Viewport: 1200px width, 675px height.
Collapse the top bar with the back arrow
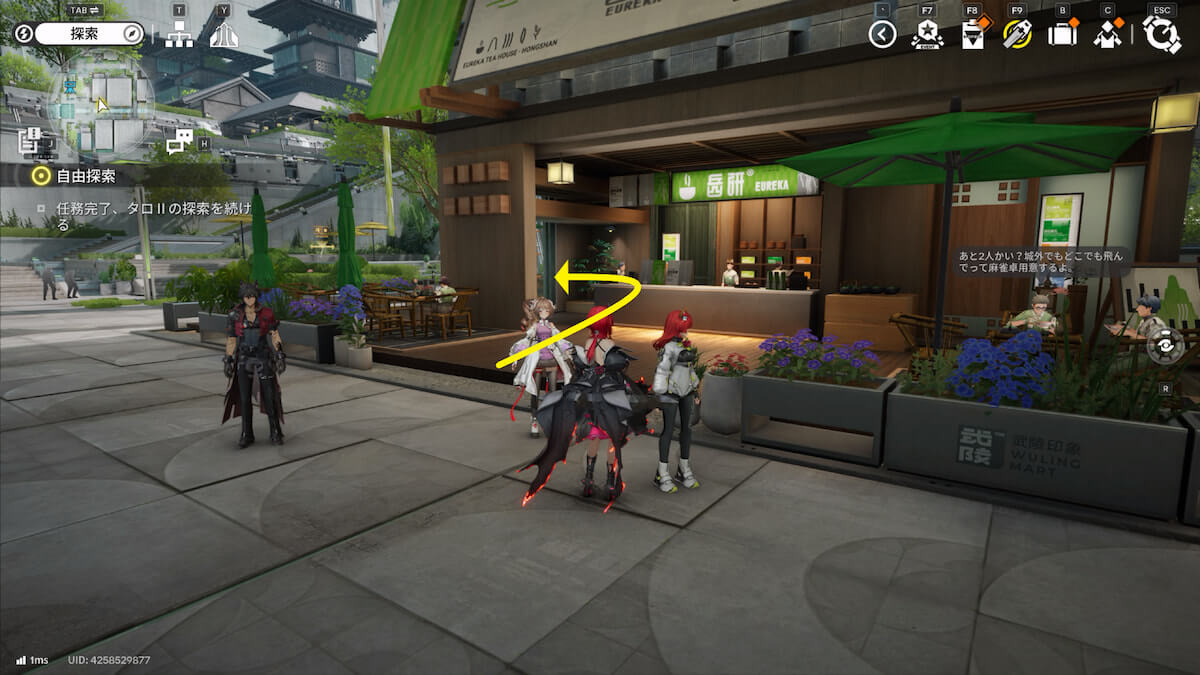882,35
